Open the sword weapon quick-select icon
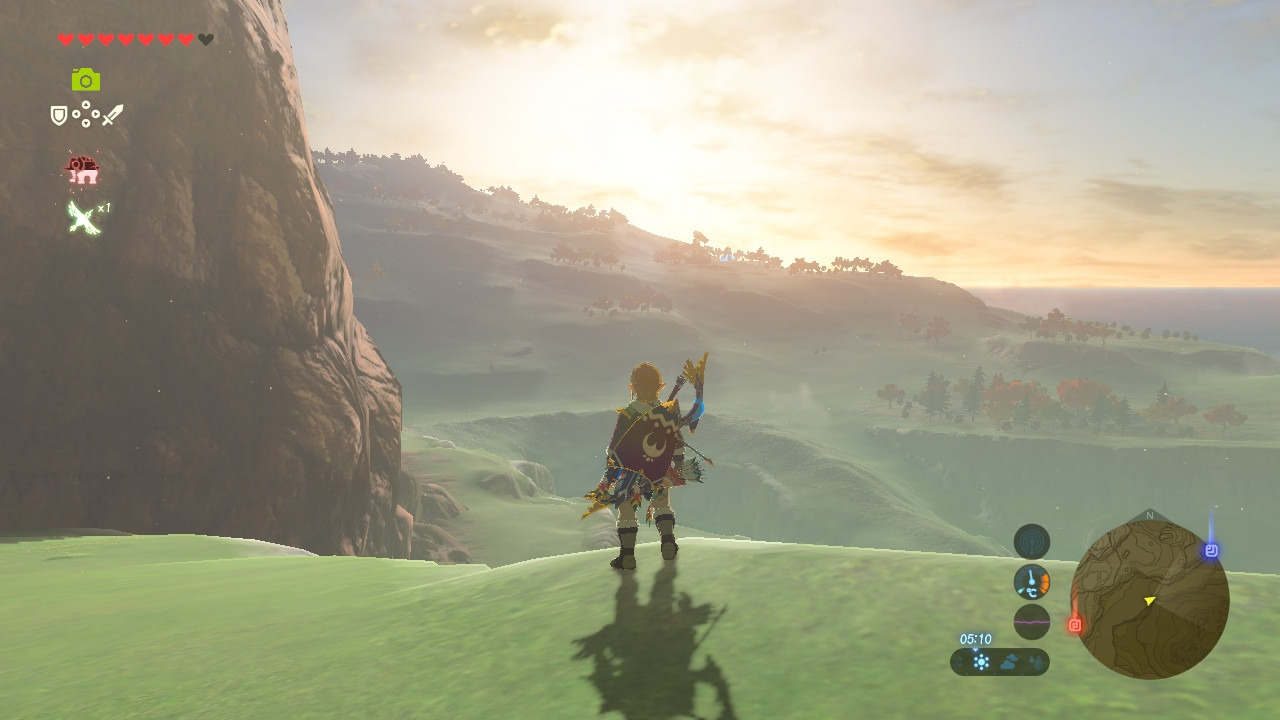The width and height of the screenshot is (1280, 720). click(112, 115)
